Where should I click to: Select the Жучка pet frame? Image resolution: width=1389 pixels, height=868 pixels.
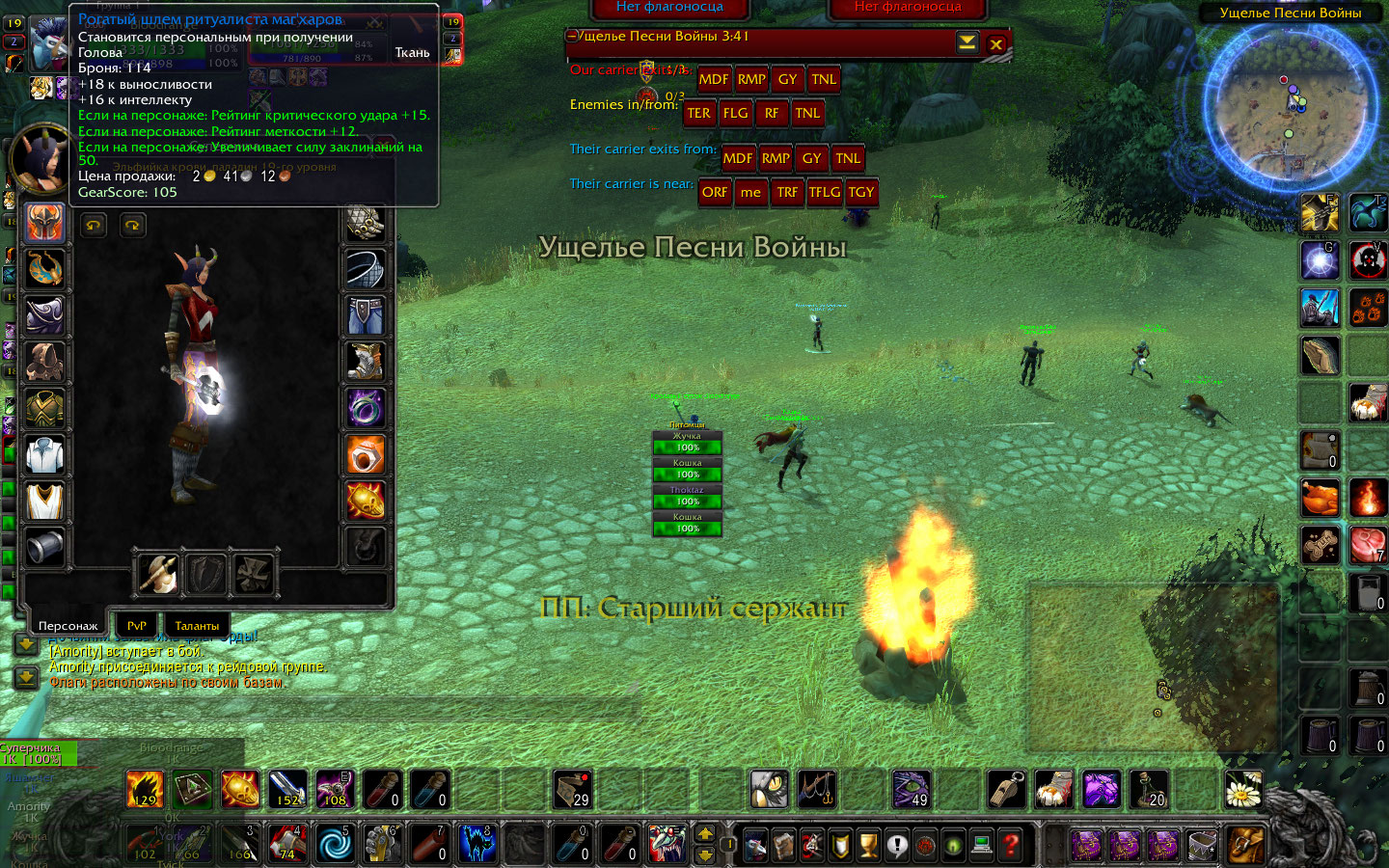[687, 442]
